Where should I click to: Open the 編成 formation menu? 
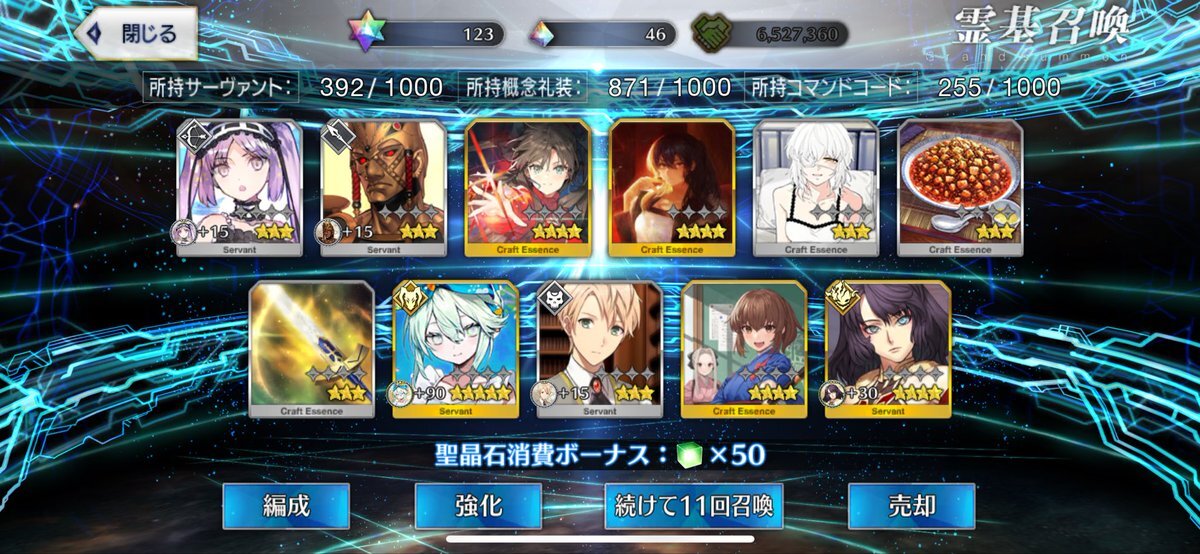pos(285,506)
